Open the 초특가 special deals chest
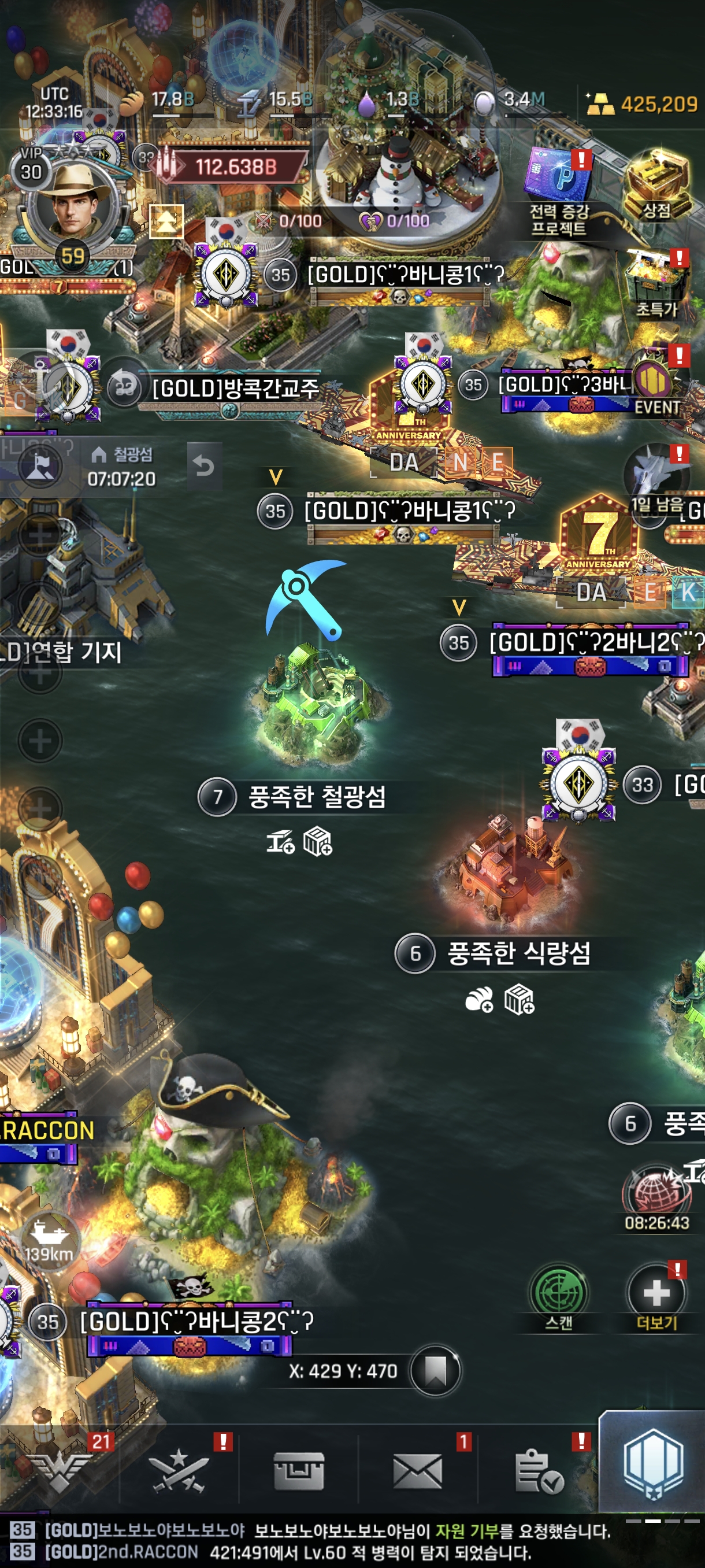Screen dimensions: 705x1568 coord(657,285)
